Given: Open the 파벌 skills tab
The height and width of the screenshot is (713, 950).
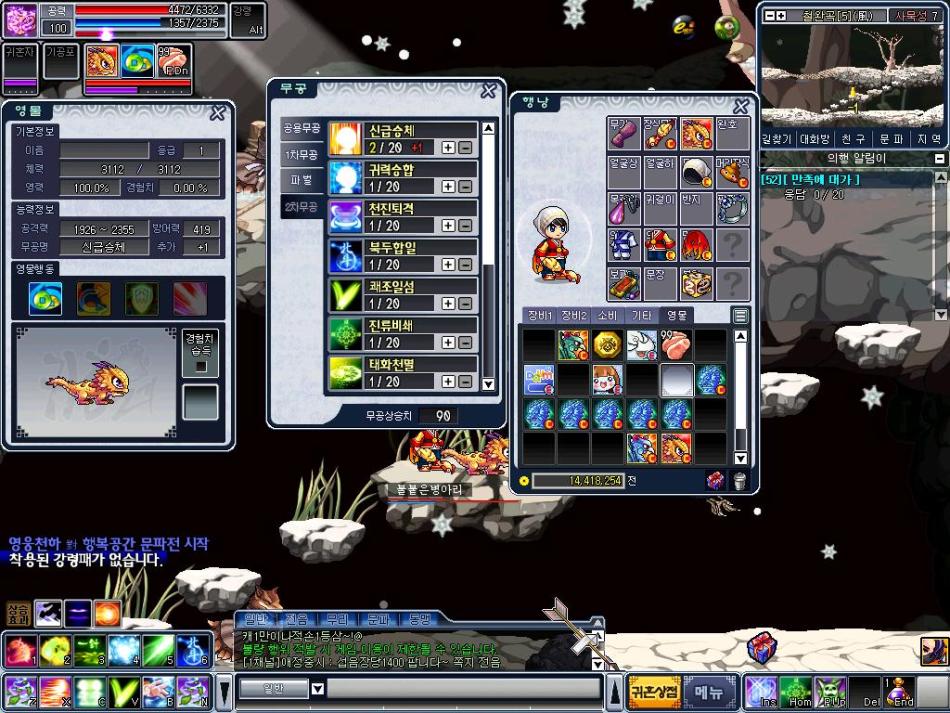Looking at the screenshot, I should pyautogui.click(x=302, y=181).
